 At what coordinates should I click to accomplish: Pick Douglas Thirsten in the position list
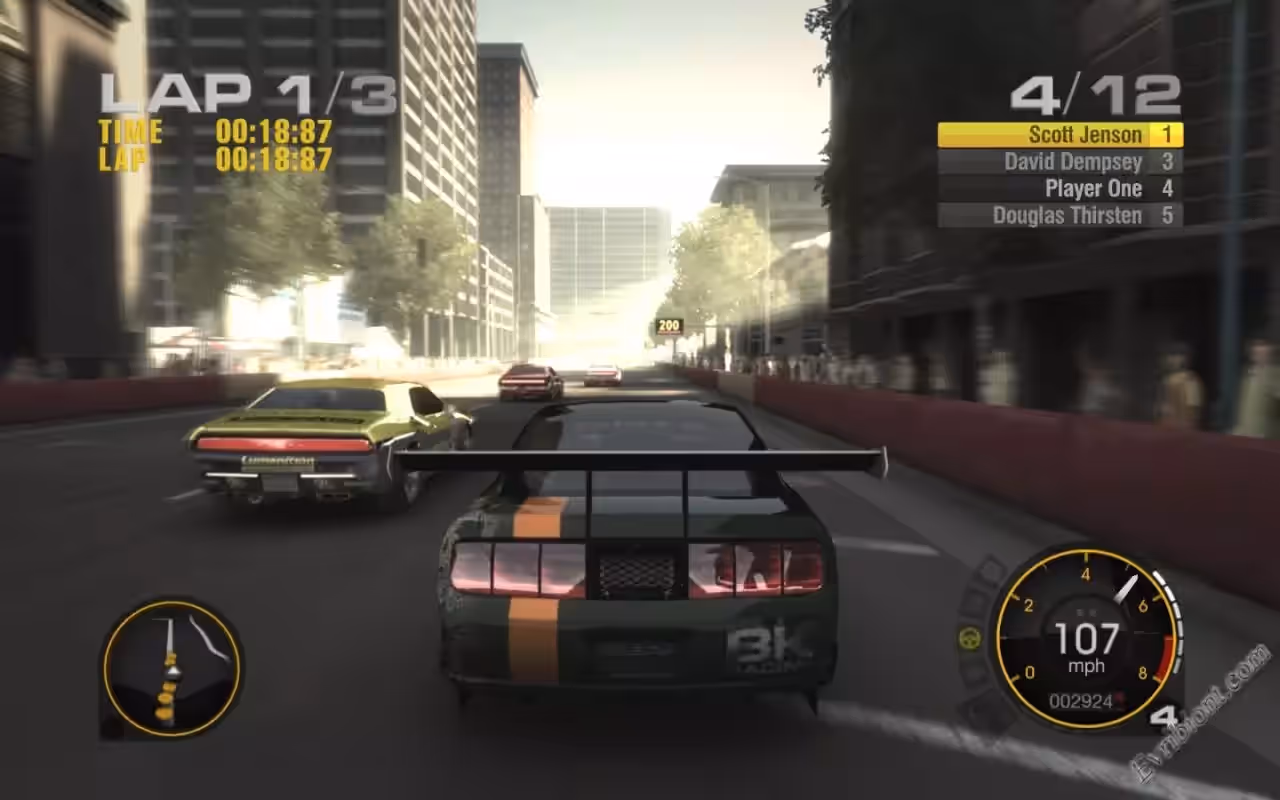pos(1060,215)
